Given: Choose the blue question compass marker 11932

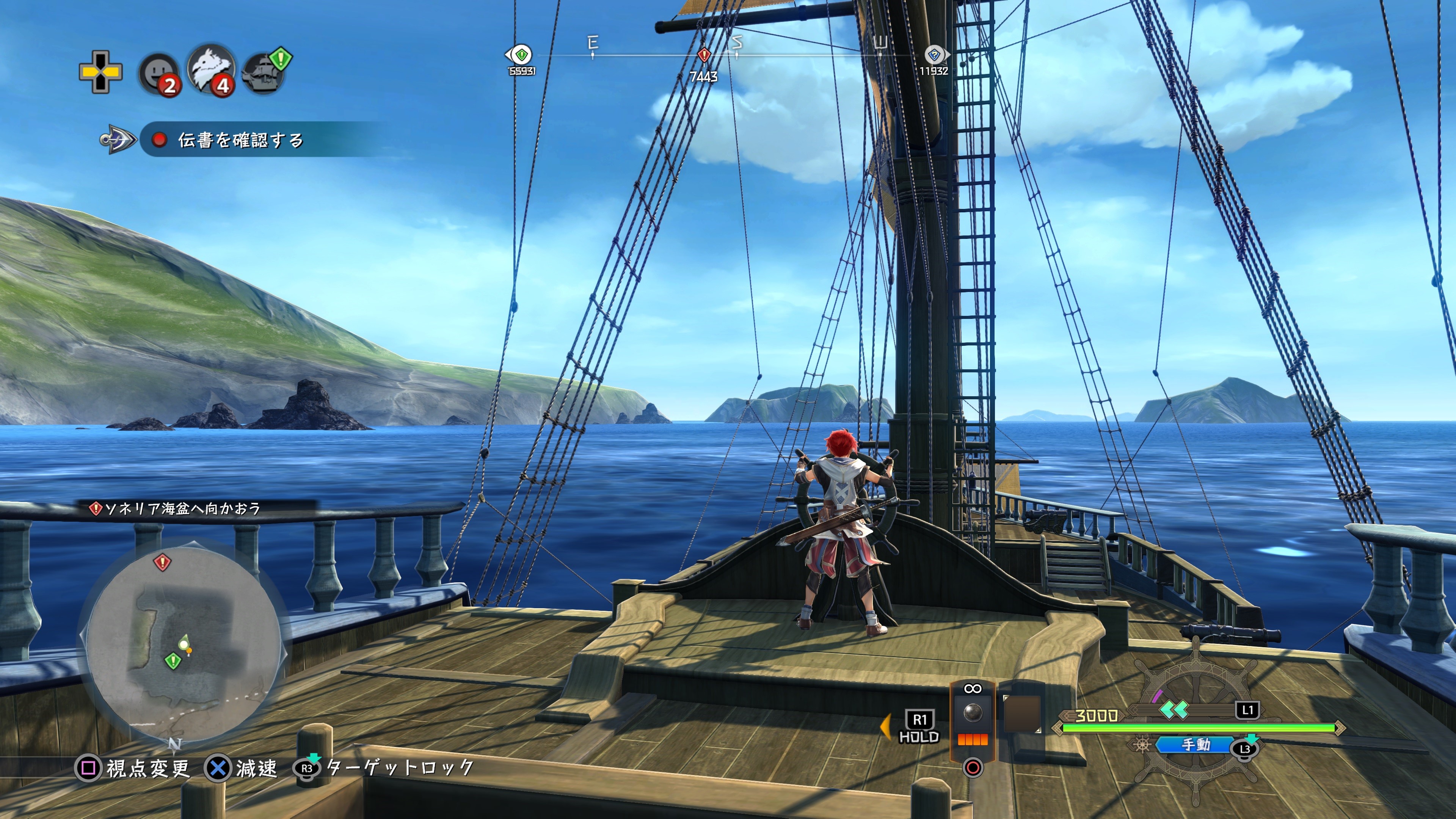Looking at the screenshot, I should point(934,55).
